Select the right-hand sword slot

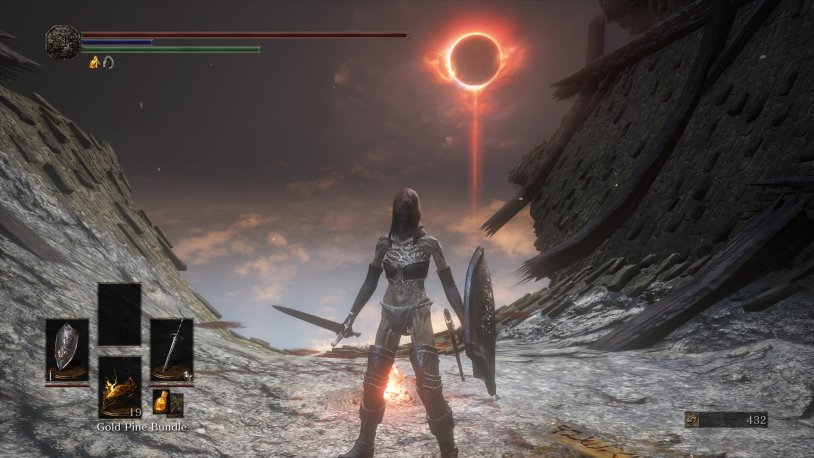(171, 350)
